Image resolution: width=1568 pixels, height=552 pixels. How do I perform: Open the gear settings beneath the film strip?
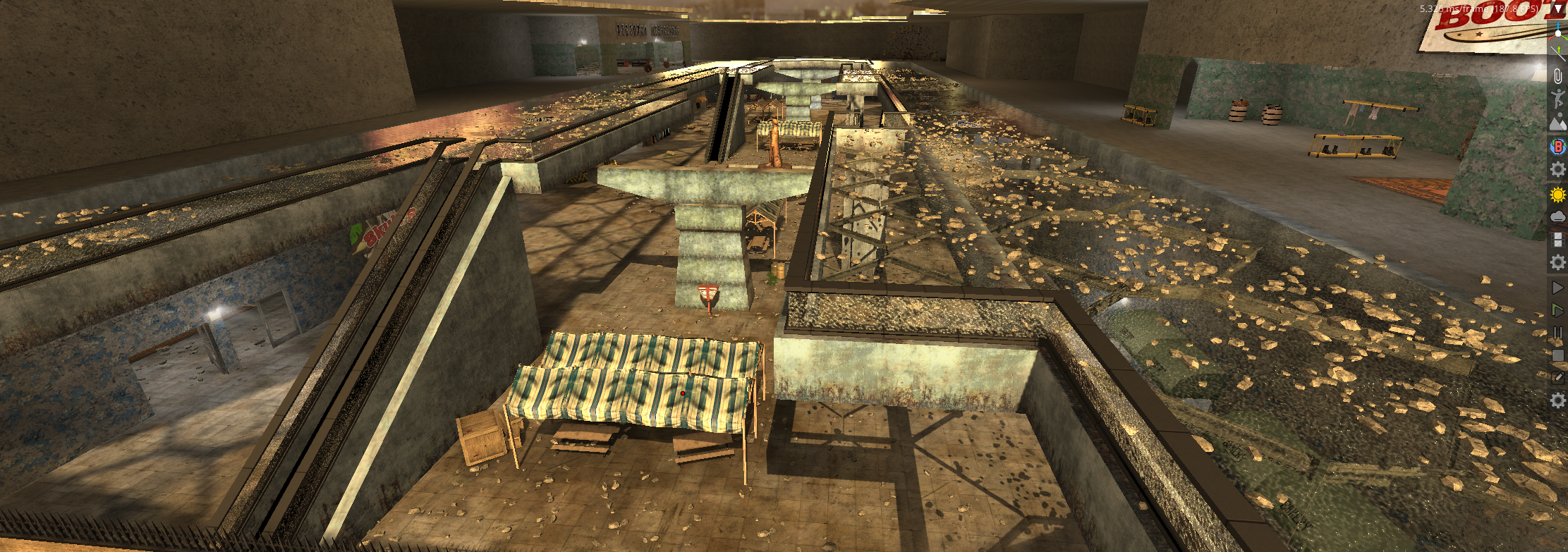tap(1558, 263)
